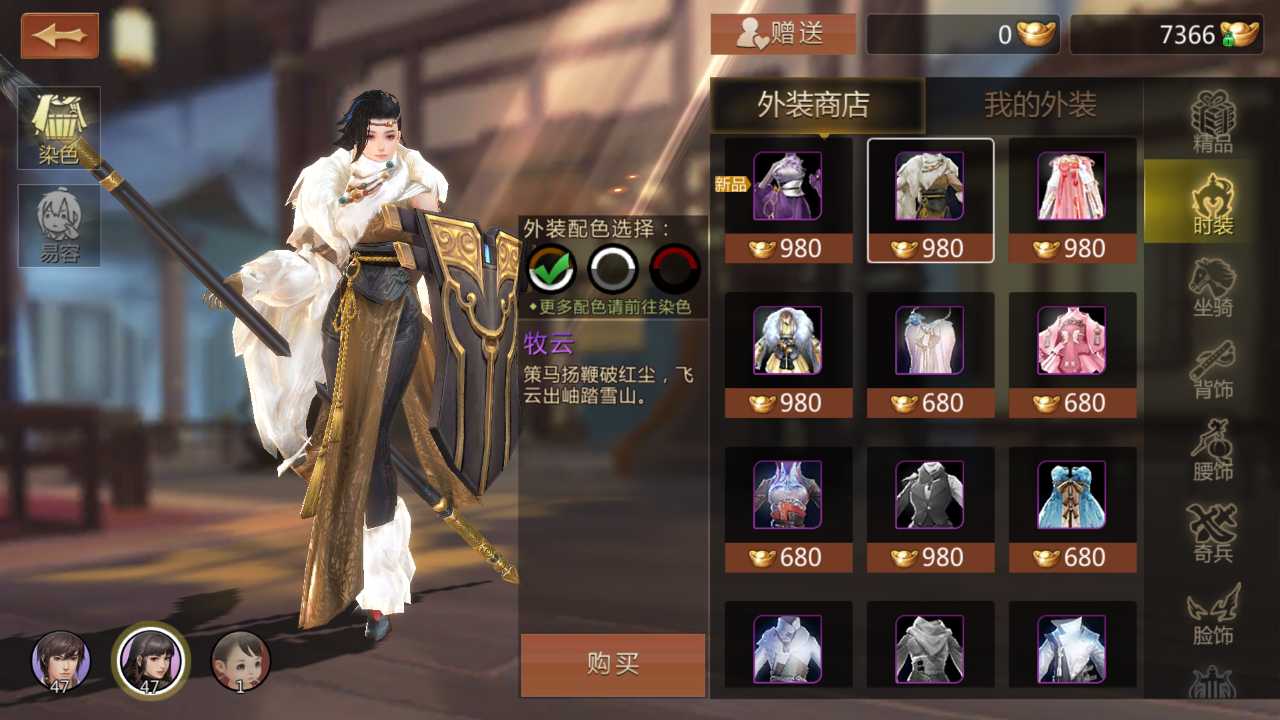
Task: Choose the white color scheme swatch
Action: click(x=613, y=268)
